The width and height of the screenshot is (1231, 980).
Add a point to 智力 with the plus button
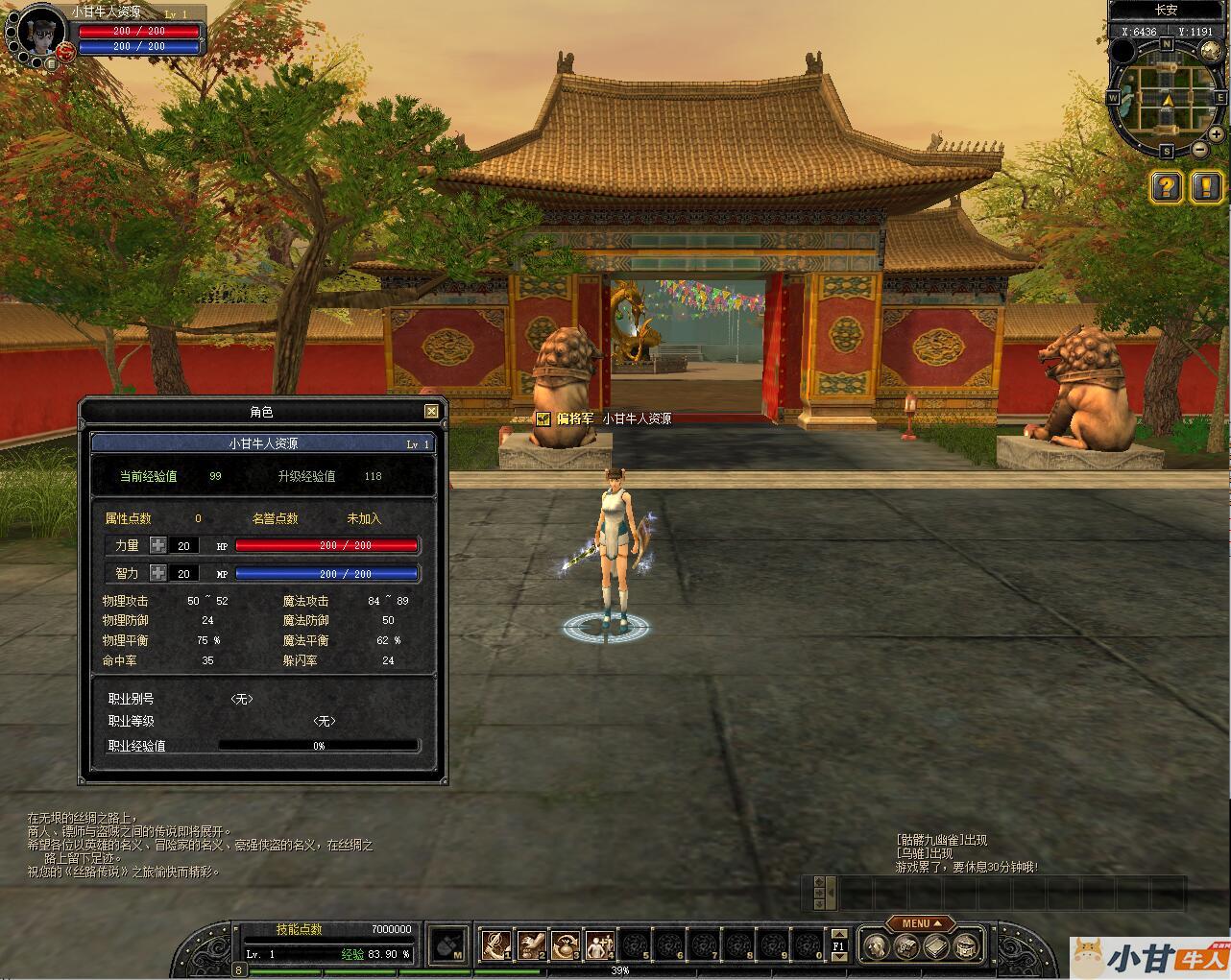coord(158,573)
